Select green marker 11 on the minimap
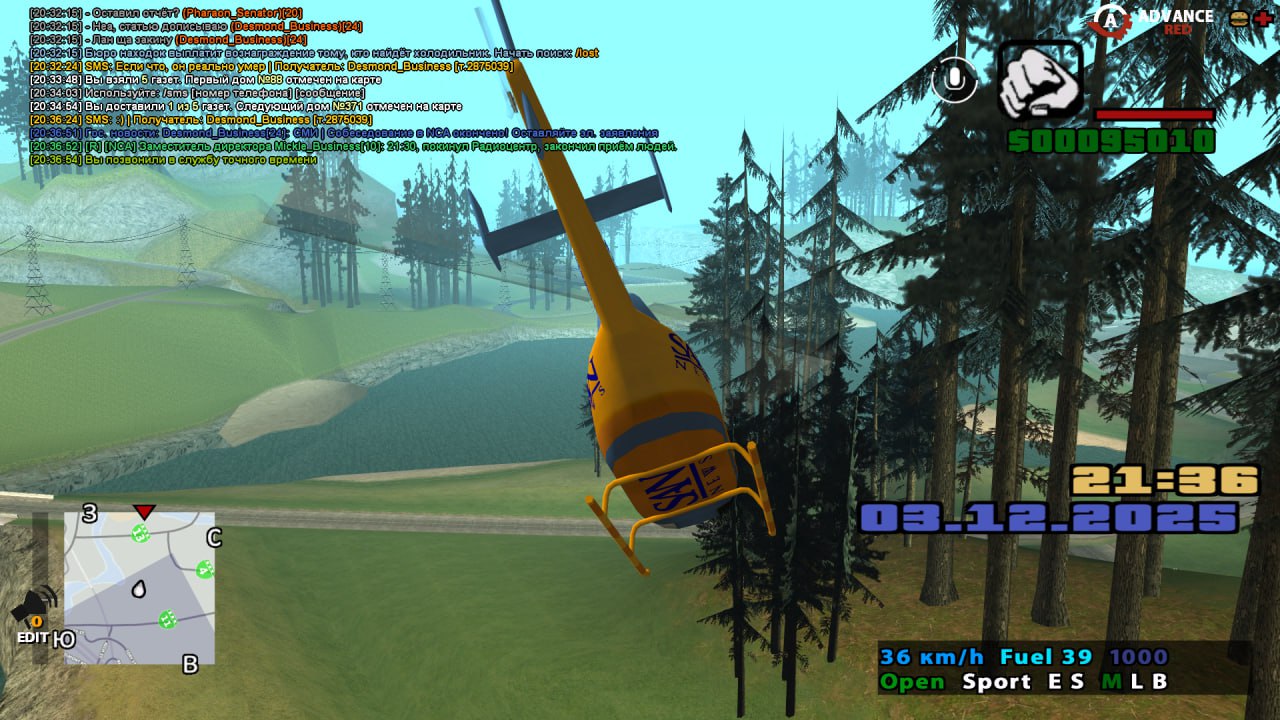The height and width of the screenshot is (720, 1280). point(167,619)
